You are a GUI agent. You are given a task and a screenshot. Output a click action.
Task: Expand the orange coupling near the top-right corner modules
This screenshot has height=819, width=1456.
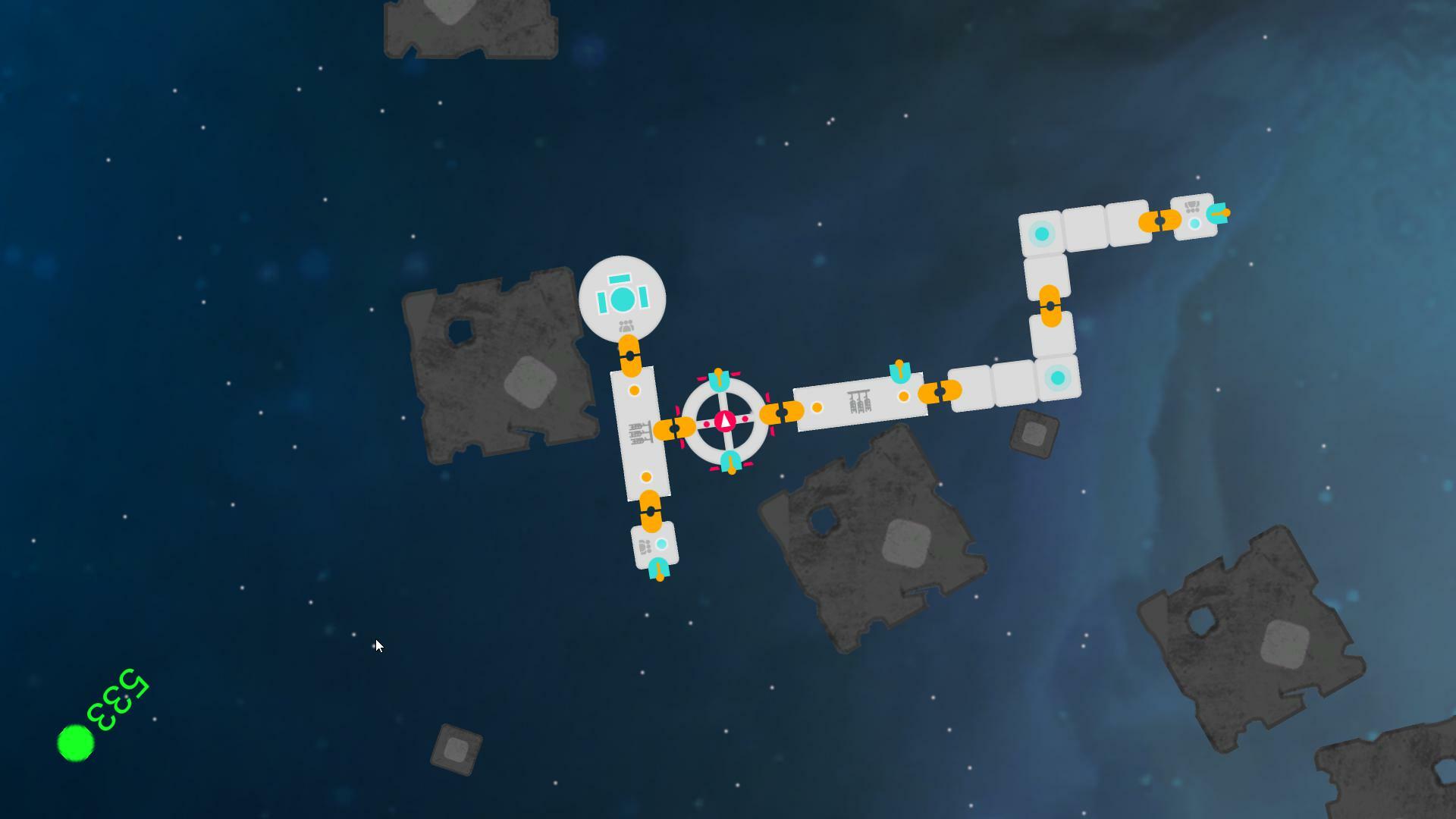pos(1159,221)
